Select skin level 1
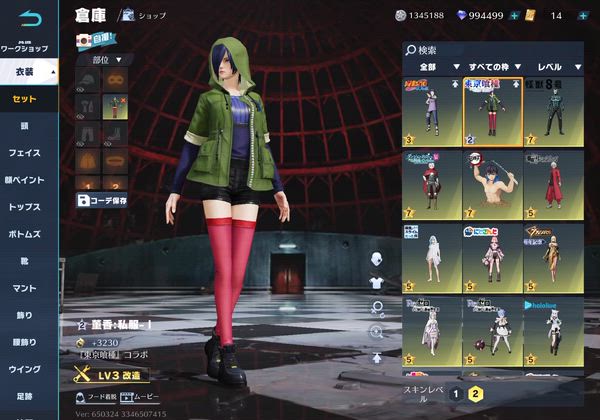Image resolution: width=600 pixels, height=420 pixels. tap(455, 393)
